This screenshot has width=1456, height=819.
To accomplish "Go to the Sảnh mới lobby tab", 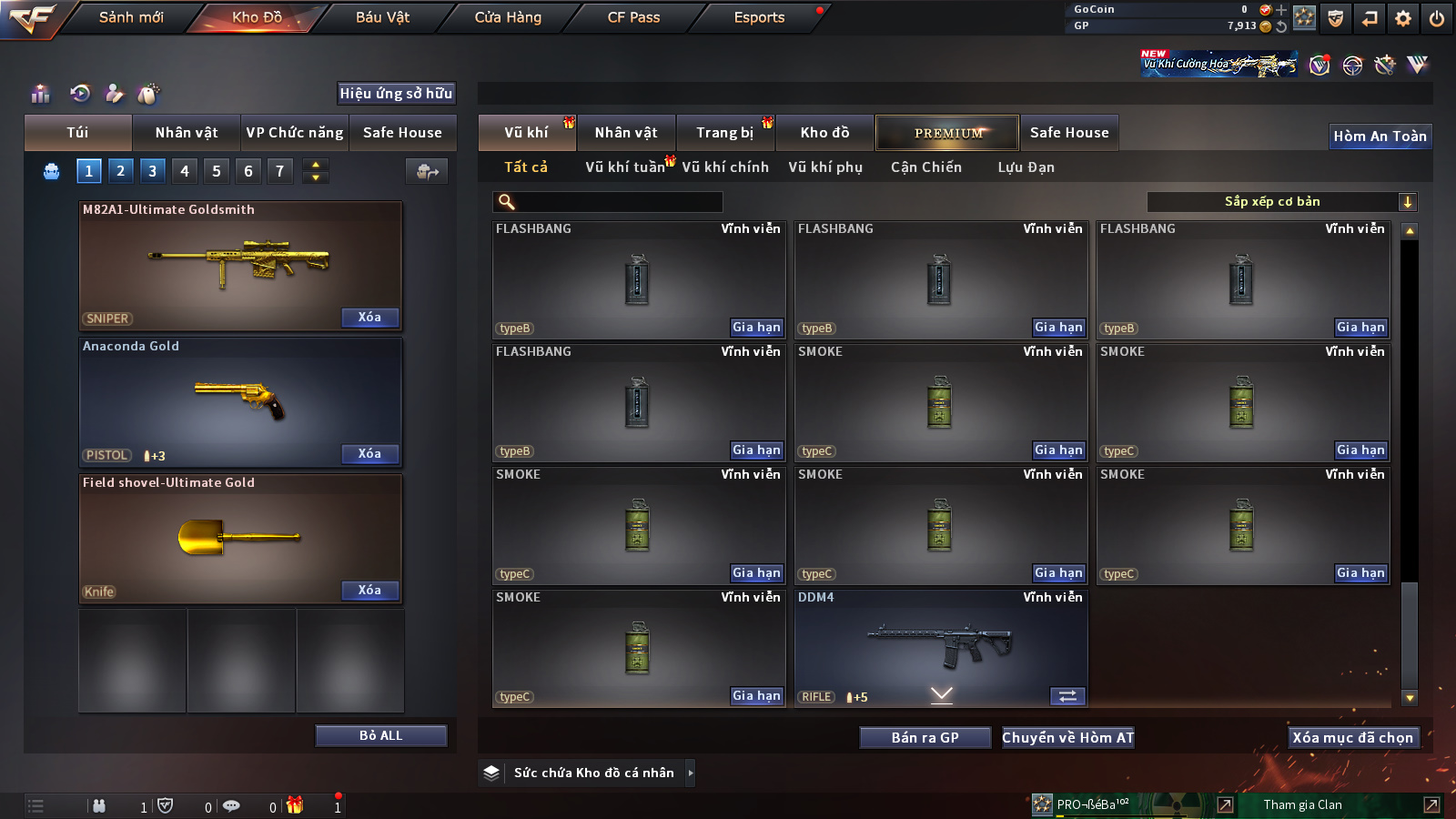I will click(x=131, y=17).
